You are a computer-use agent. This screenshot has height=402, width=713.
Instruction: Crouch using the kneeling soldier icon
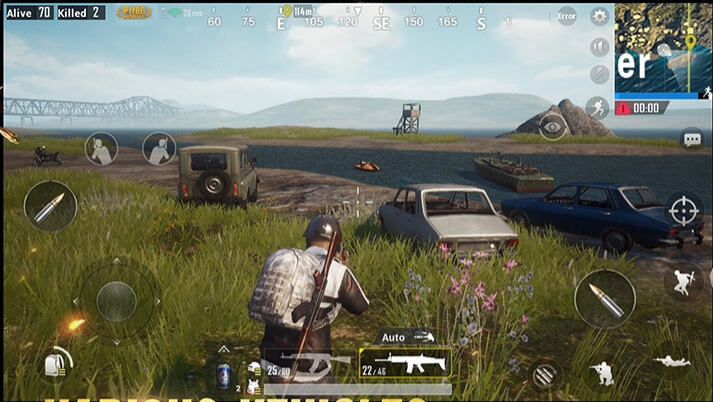pyautogui.click(x=603, y=373)
